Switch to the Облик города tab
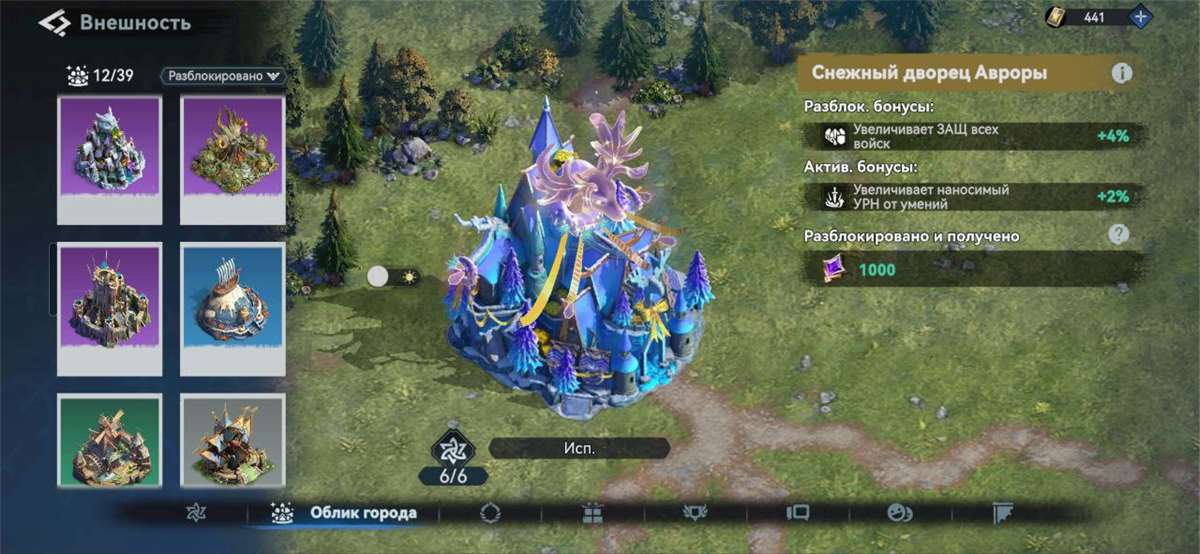Screen dimensions: 1200x554 [x=343, y=513]
